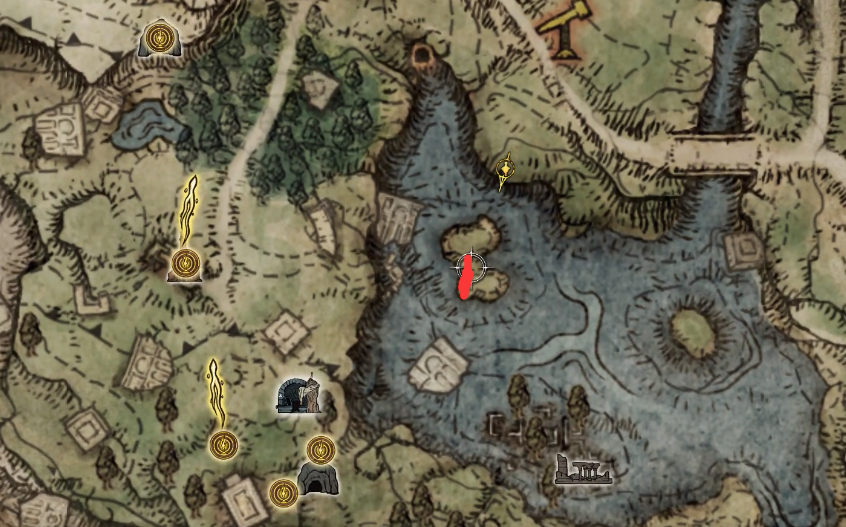Click the golden player position marker
The image size is (846, 527).
pyautogui.click(x=507, y=171)
